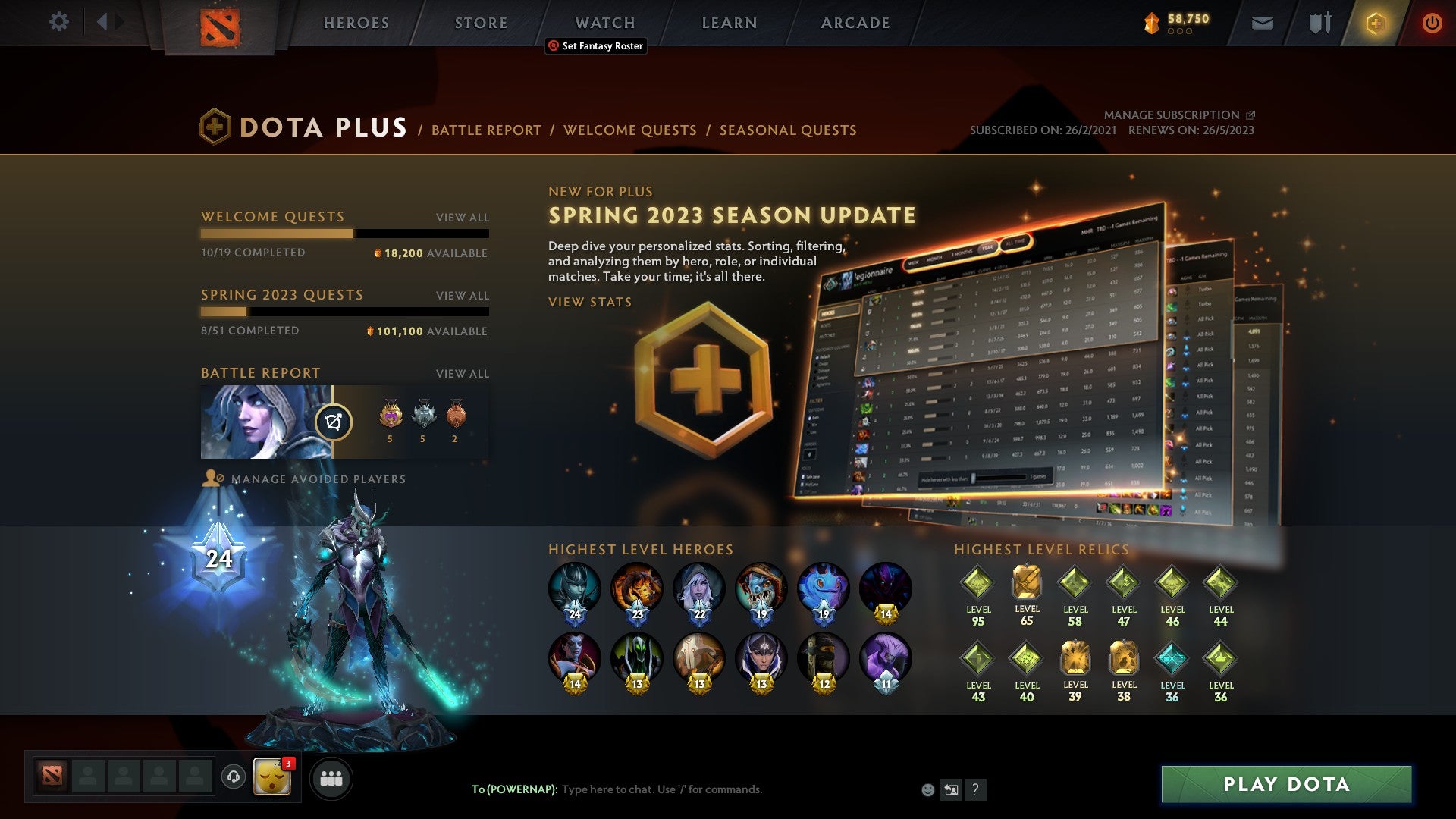The width and height of the screenshot is (1456, 819).
Task: Open the settings gear icon
Action: pos(58,21)
